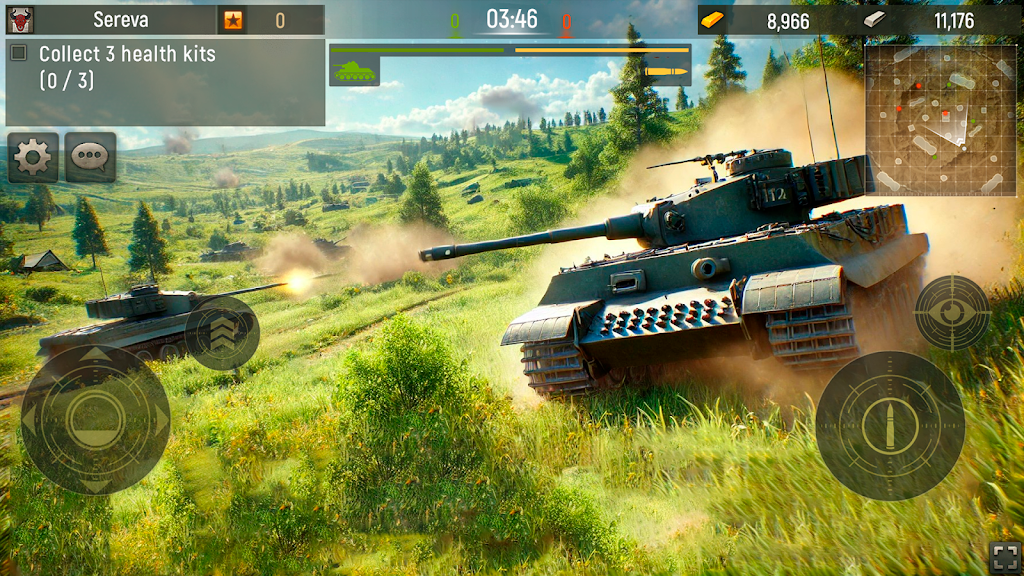
Task: Tap the chevron boost button
Action: pos(222,333)
